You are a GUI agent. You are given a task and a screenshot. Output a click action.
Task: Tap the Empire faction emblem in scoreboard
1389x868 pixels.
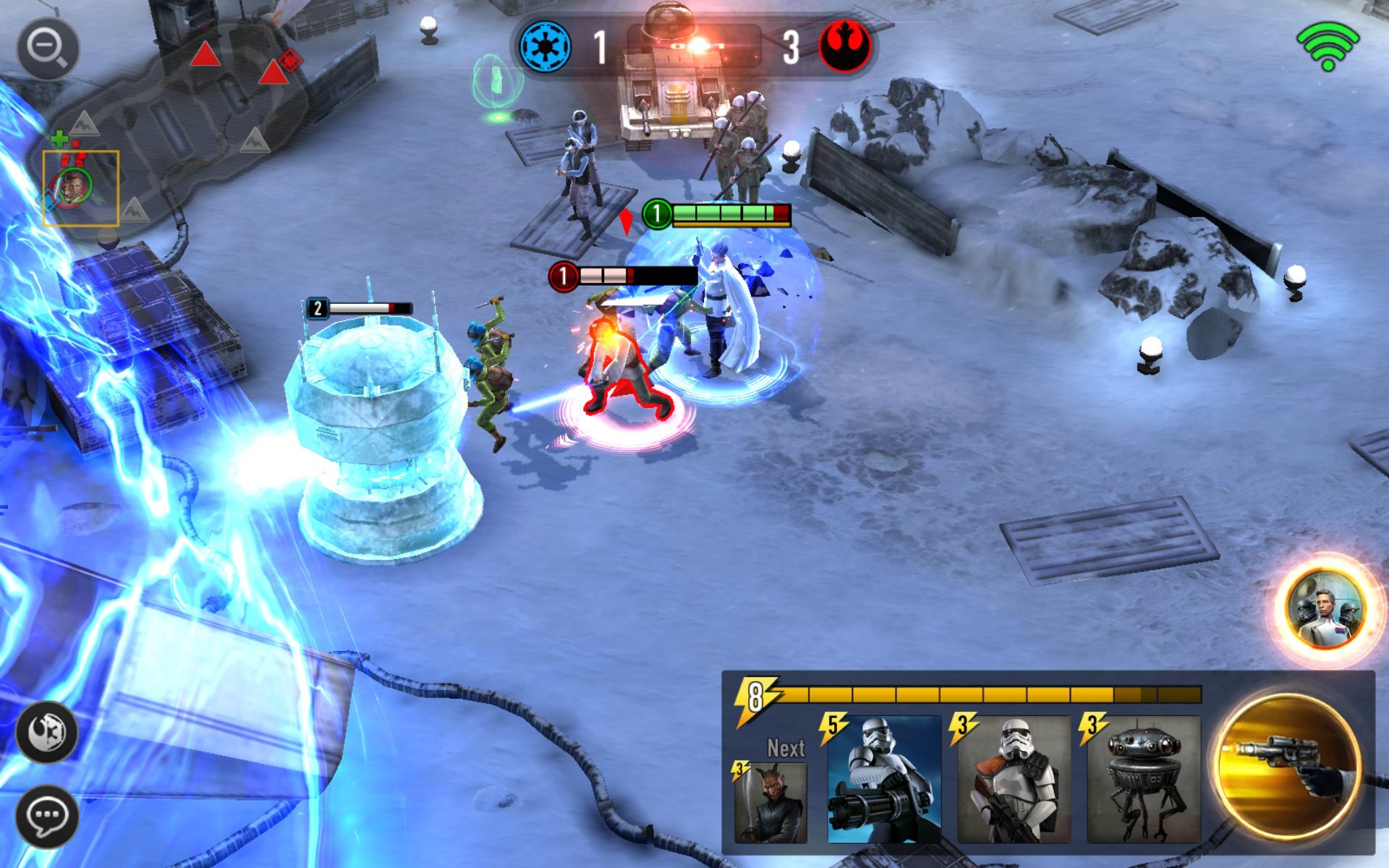pyautogui.click(x=544, y=45)
